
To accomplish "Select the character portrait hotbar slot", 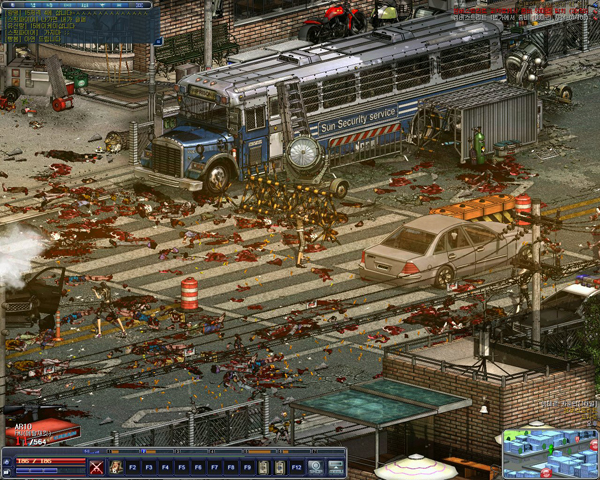I will (x=116, y=467).
